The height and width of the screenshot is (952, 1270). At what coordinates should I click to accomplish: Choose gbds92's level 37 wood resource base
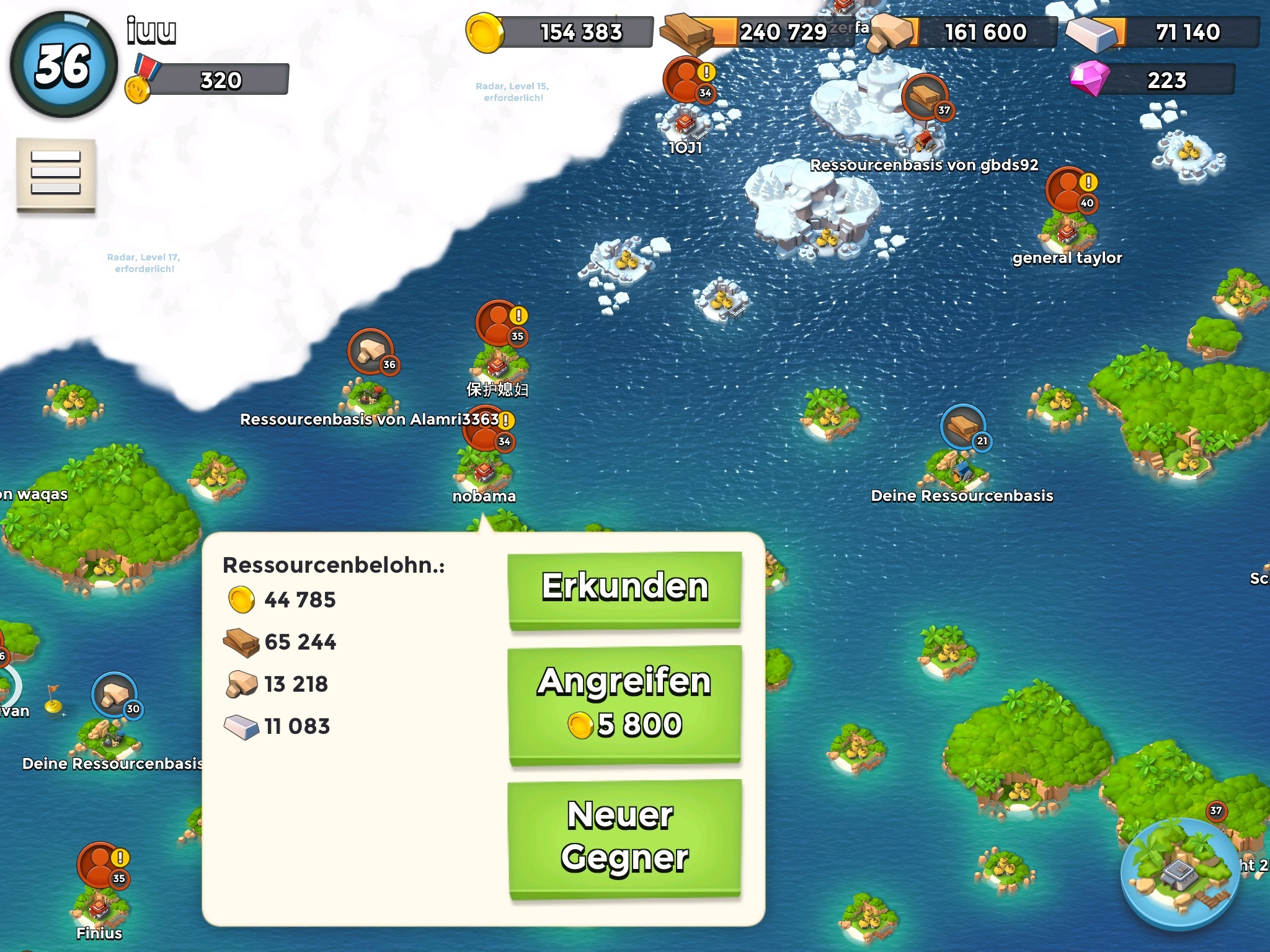(925, 98)
